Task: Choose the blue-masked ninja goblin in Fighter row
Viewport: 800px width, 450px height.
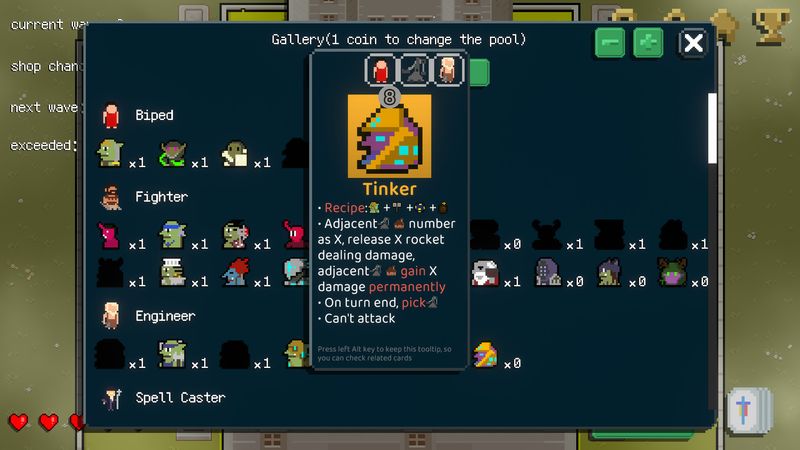Action: [173, 235]
